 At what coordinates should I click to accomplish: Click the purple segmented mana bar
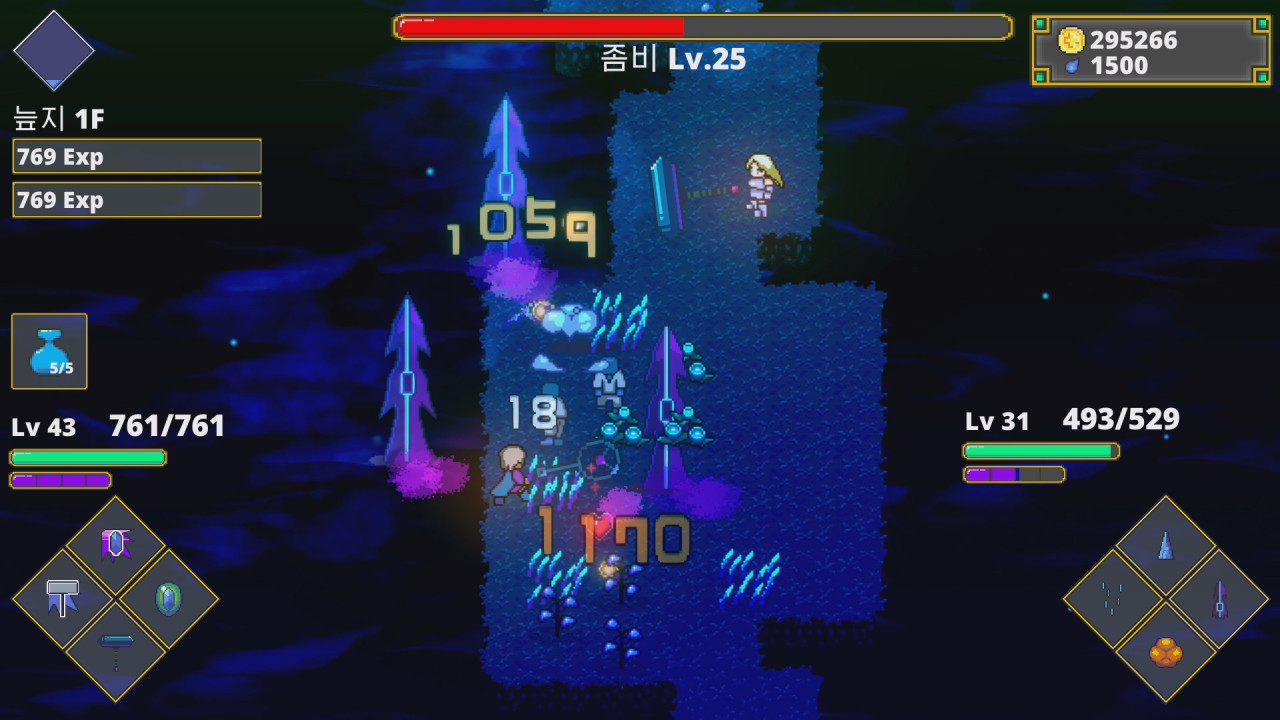[60, 480]
